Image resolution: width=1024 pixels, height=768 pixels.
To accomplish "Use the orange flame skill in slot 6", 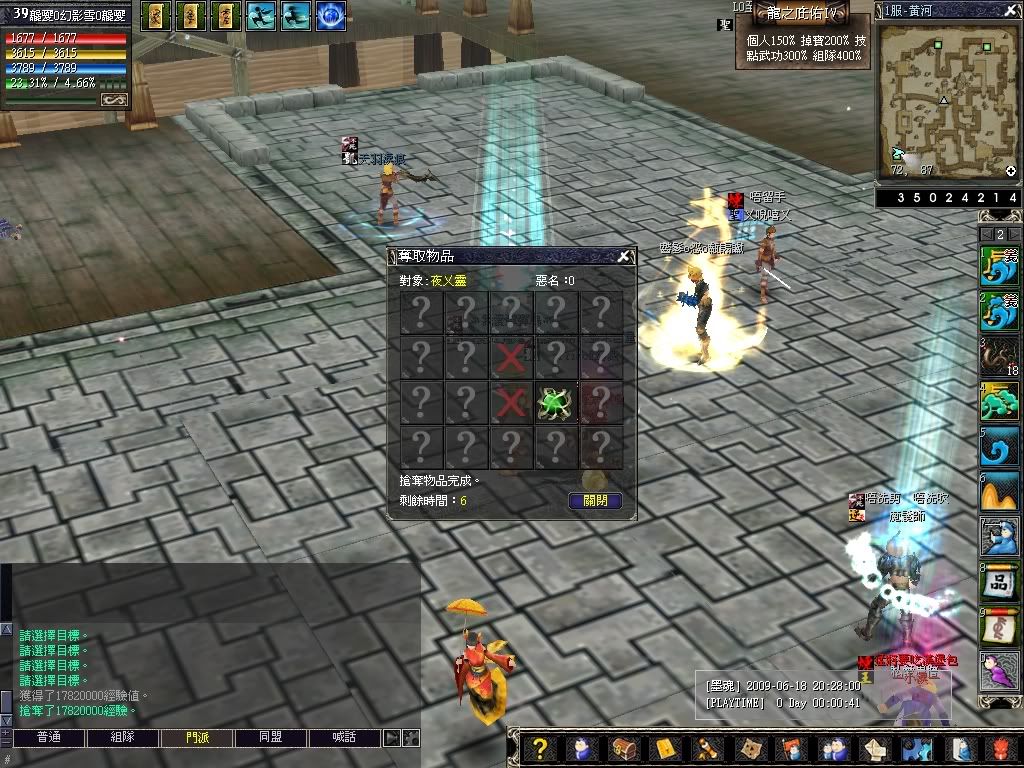I will point(999,492).
